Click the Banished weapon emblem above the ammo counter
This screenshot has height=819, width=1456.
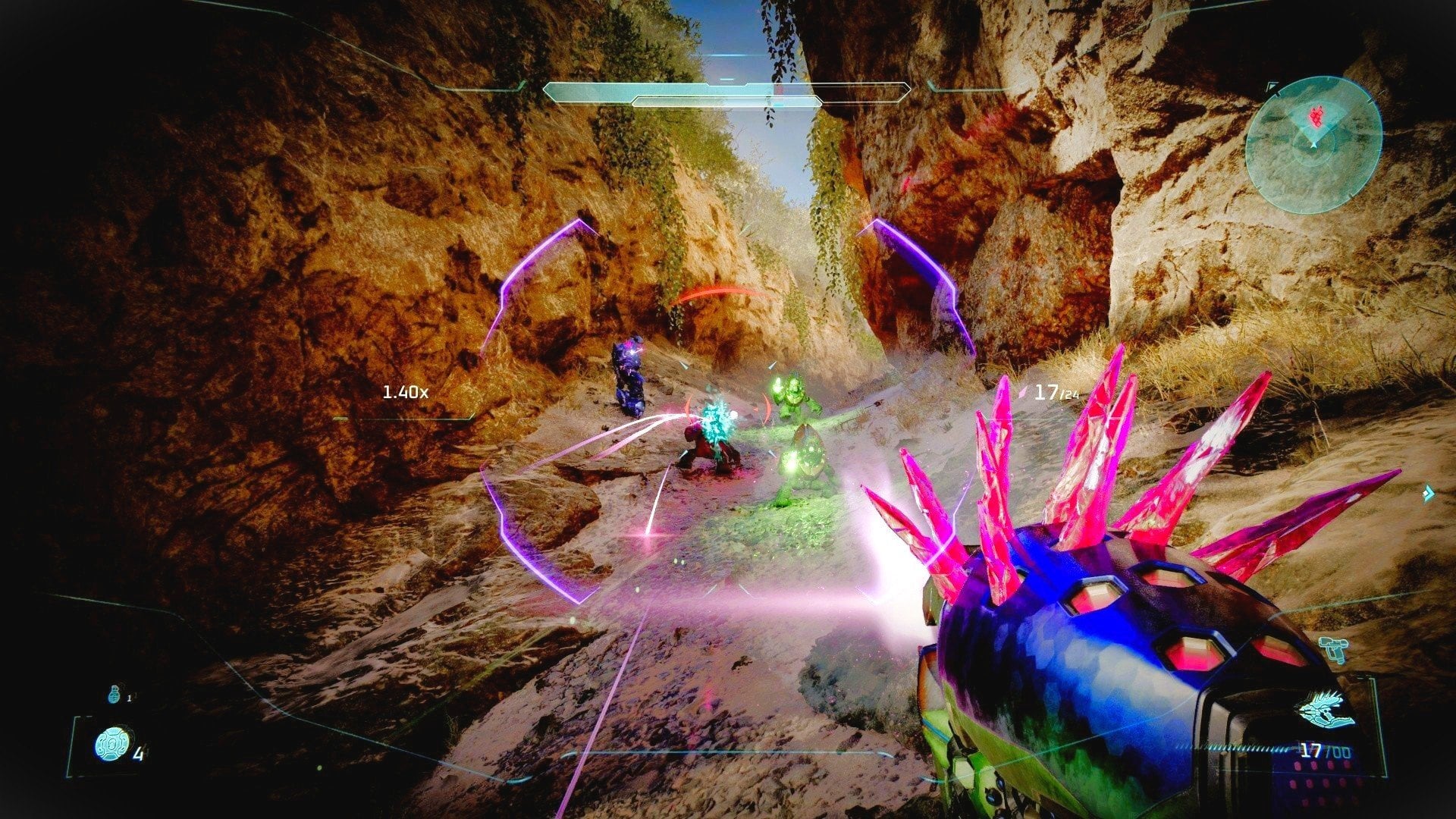coord(1323,709)
